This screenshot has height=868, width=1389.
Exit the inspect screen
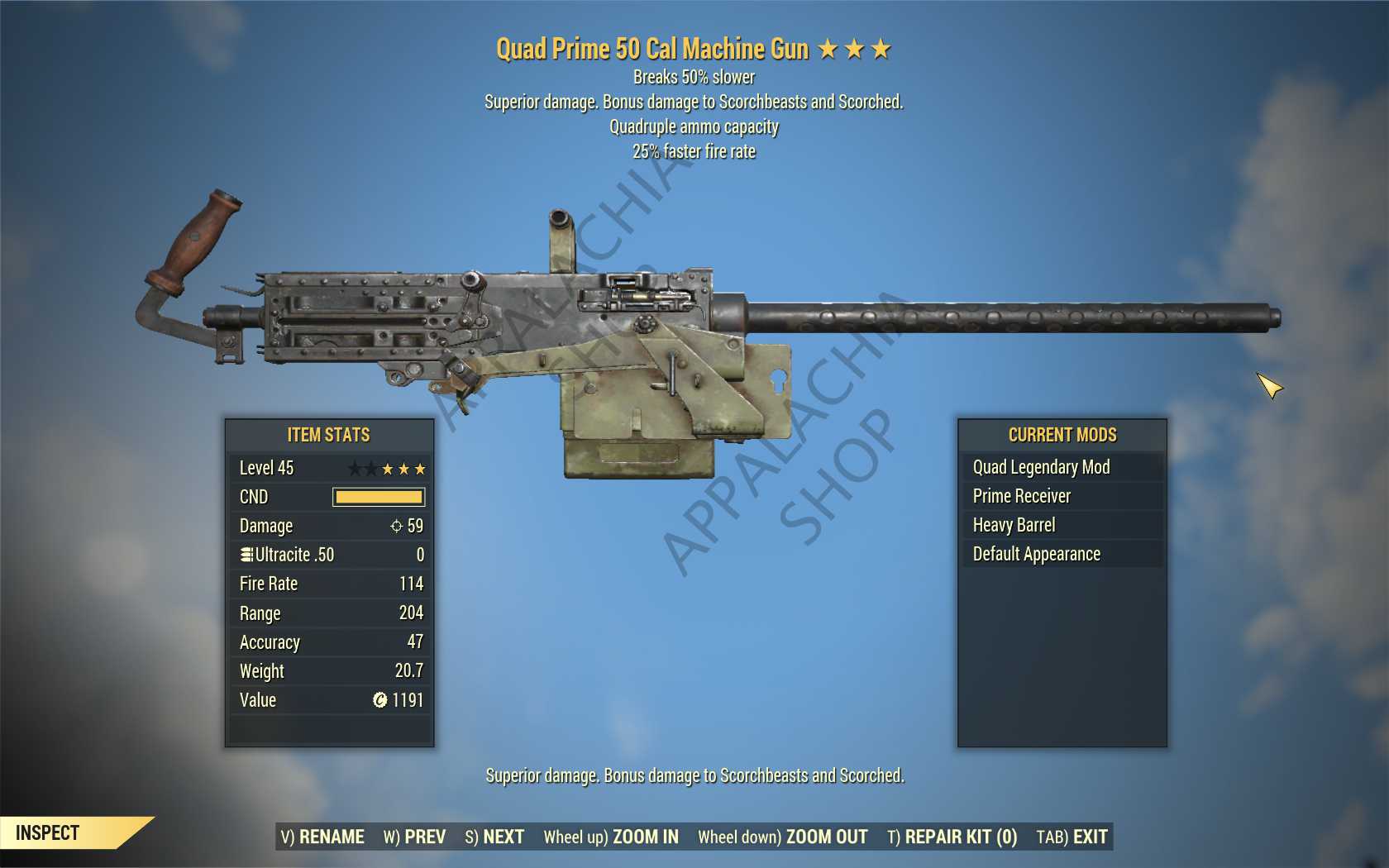1072,837
